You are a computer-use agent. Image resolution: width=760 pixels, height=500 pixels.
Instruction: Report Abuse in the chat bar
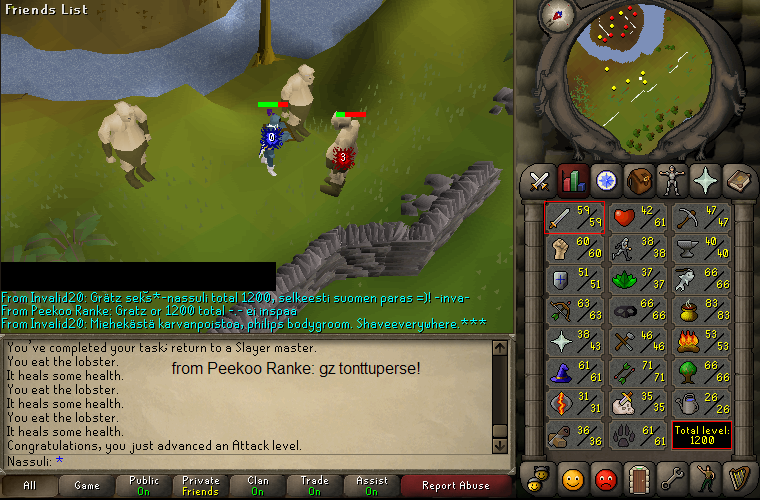[x=456, y=486]
